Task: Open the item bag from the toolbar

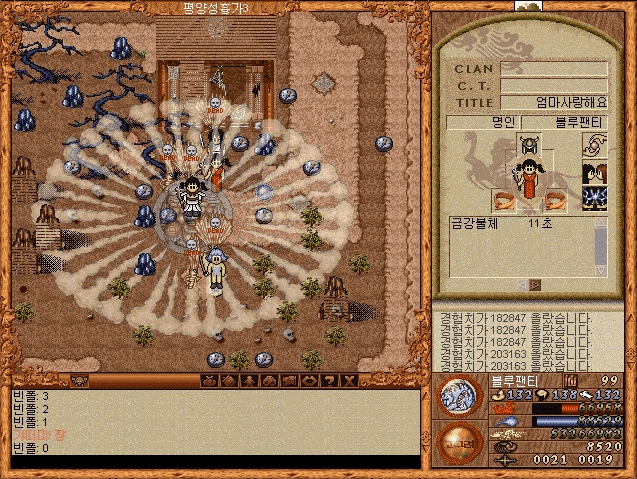Action: pyautogui.click(x=209, y=381)
